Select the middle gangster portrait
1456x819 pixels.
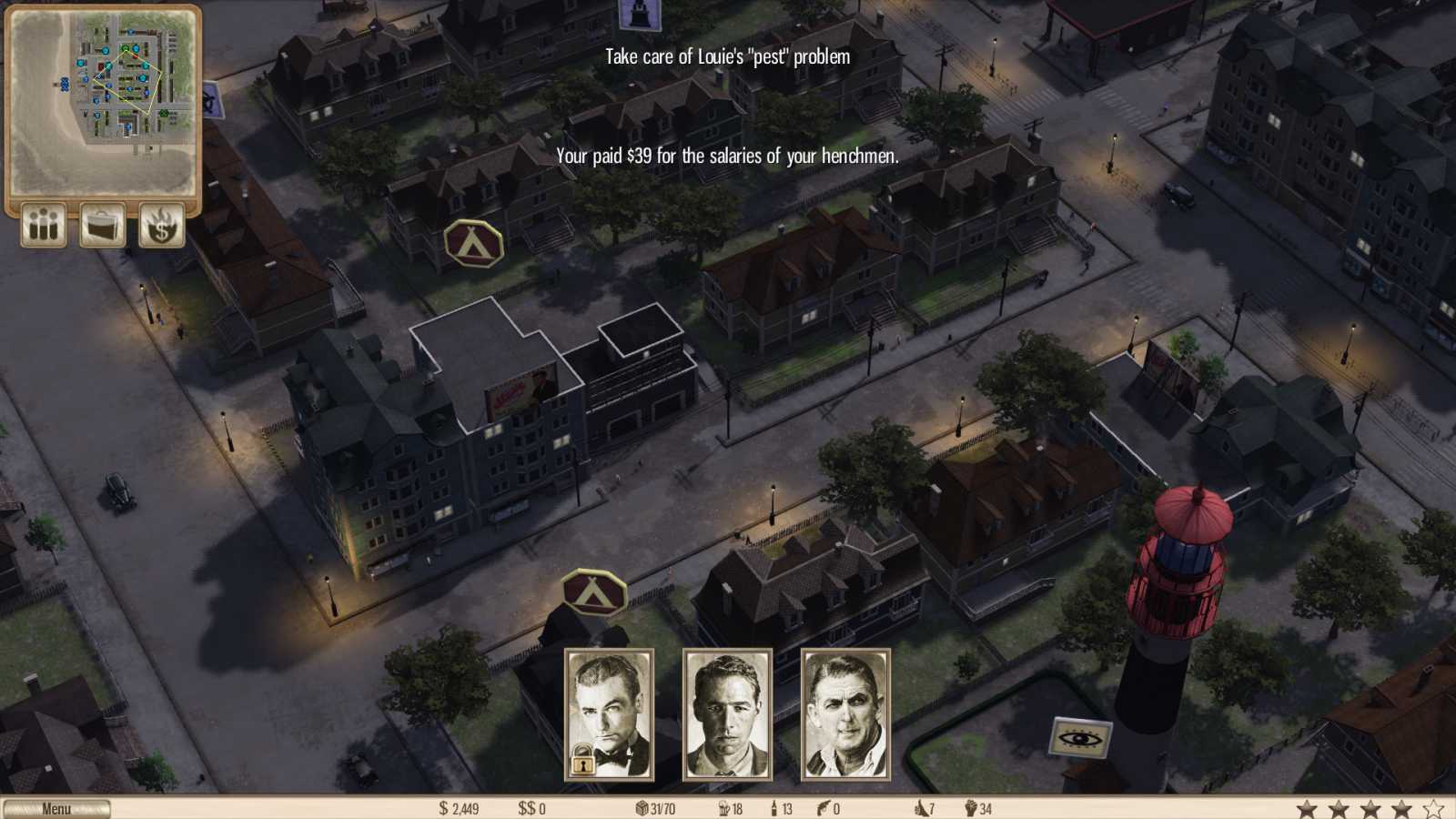point(728,714)
